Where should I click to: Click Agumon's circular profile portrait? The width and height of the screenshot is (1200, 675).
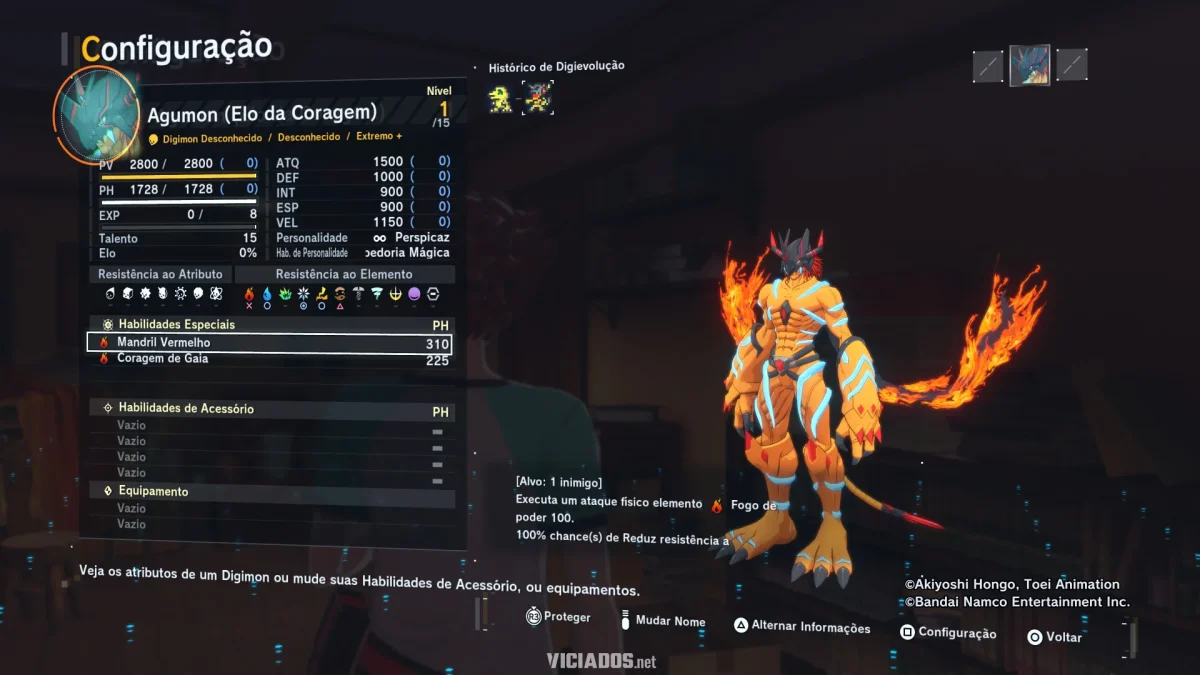pos(96,114)
